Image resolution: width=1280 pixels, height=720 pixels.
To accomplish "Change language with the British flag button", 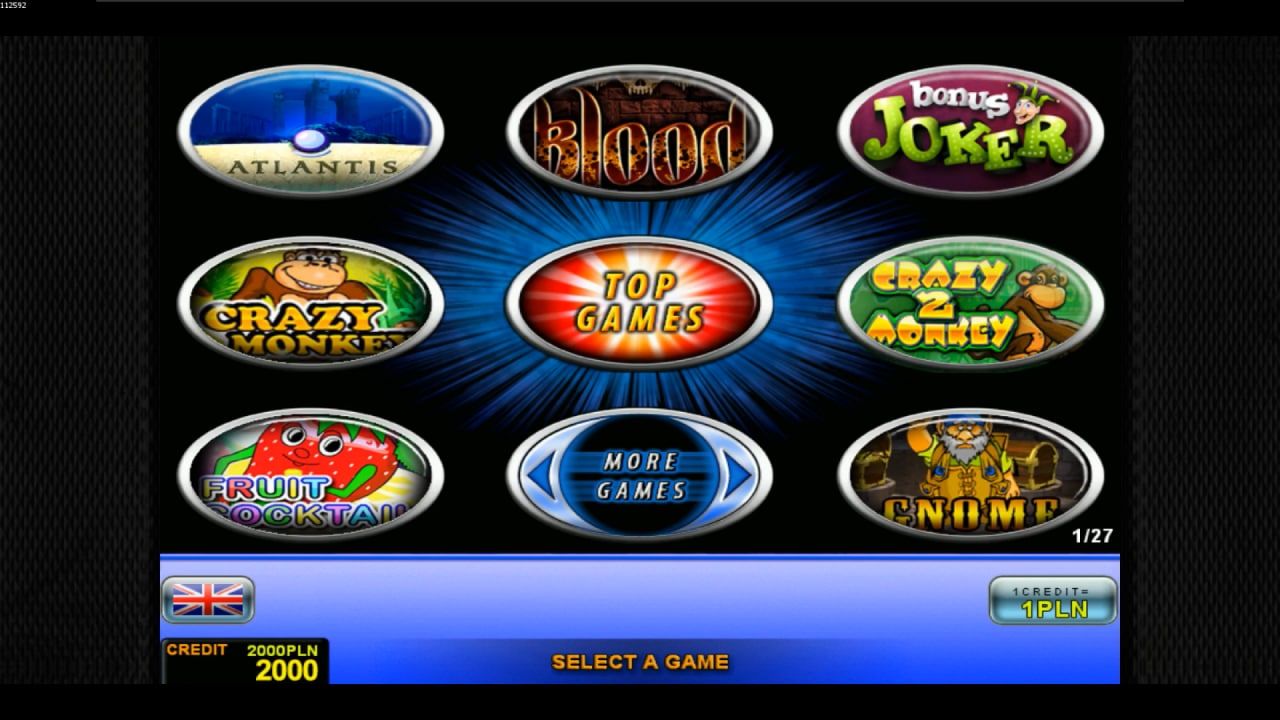I will click(x=208, y=600).
